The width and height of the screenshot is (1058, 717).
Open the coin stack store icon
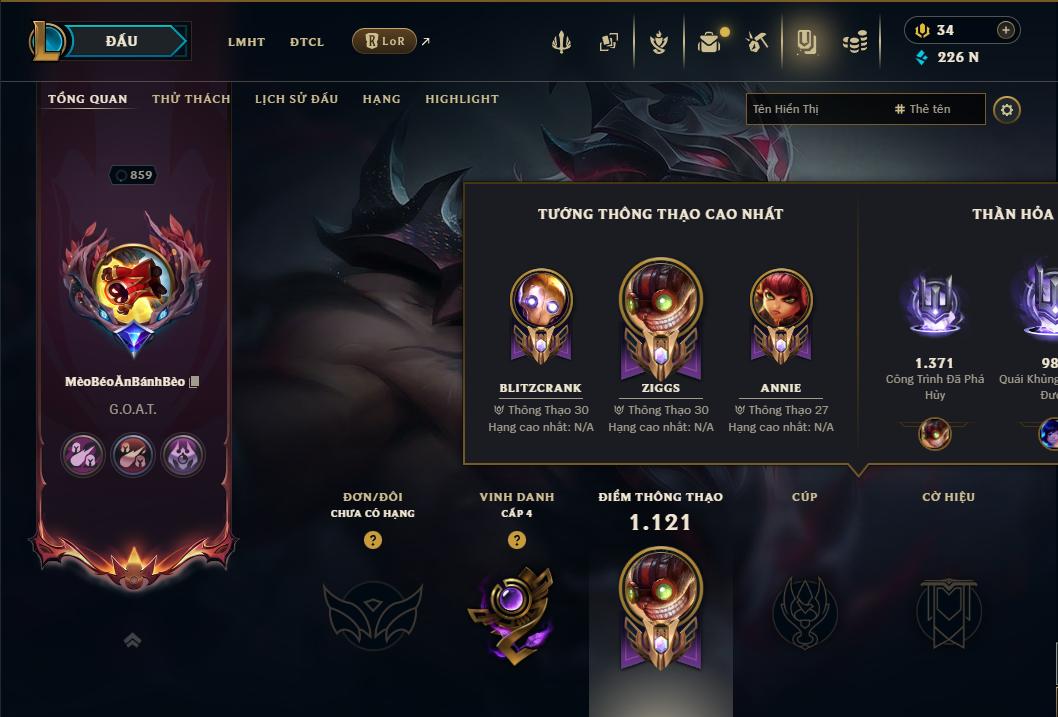[855, 42]
